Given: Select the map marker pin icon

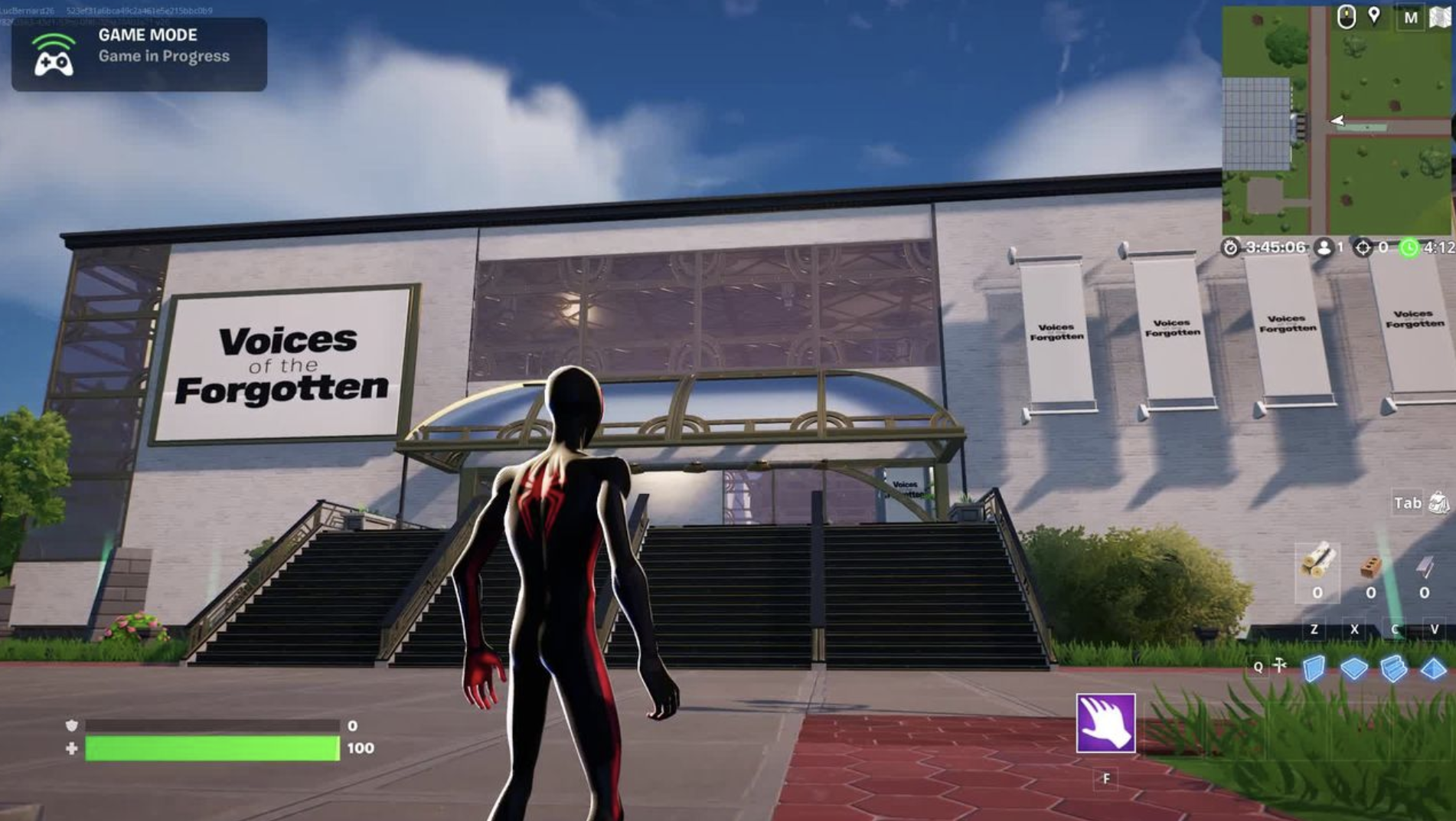Looking at the screenshot, I should tap(1375, 16).
